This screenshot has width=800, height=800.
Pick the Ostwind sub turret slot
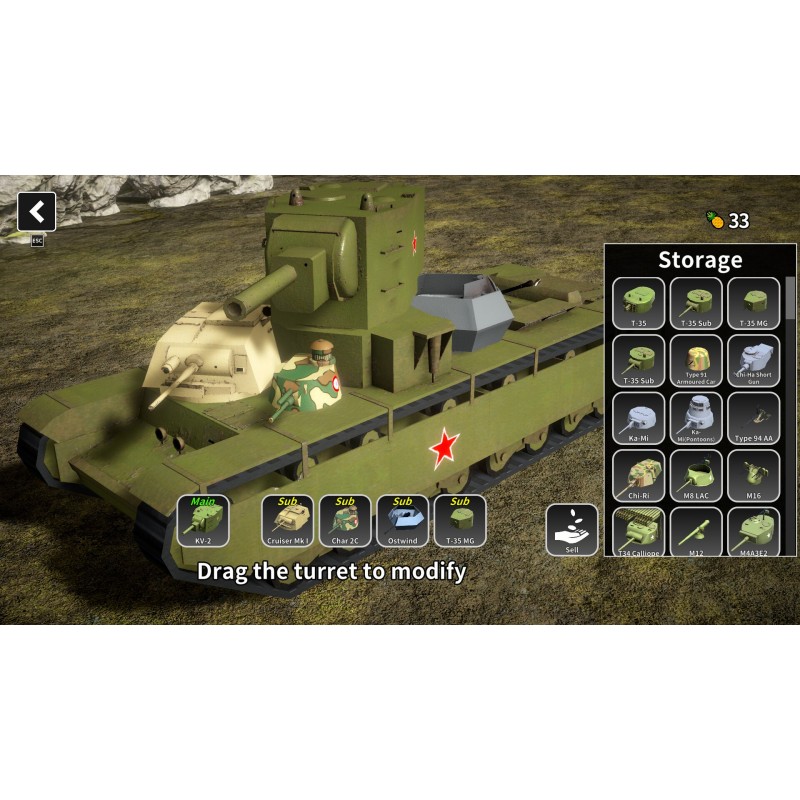tap(402, 521)
